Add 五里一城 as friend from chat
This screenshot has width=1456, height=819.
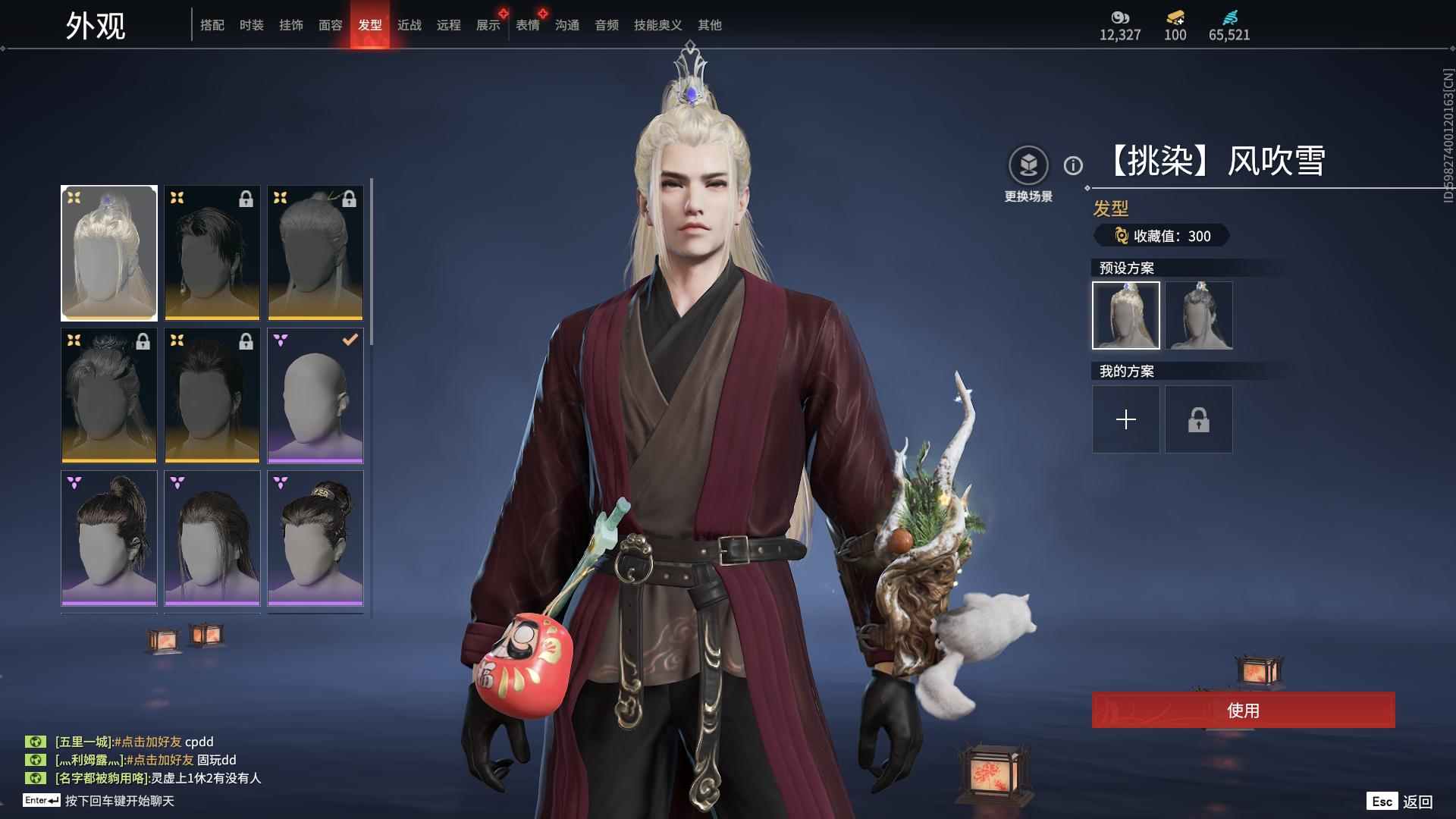[x=148, y=742]
